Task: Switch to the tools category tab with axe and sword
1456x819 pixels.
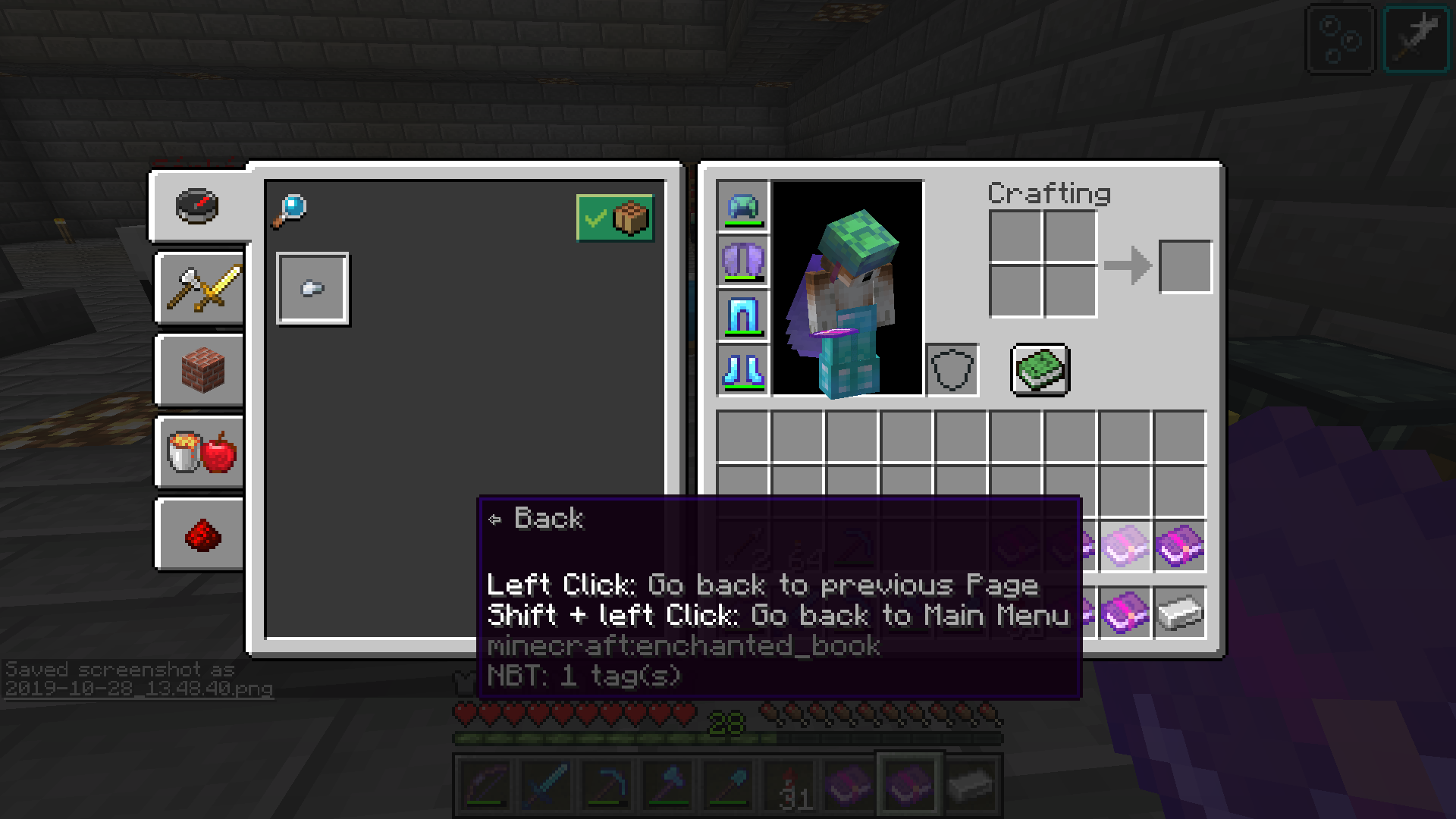Action: pyautogui.click(x=199, y=289)
